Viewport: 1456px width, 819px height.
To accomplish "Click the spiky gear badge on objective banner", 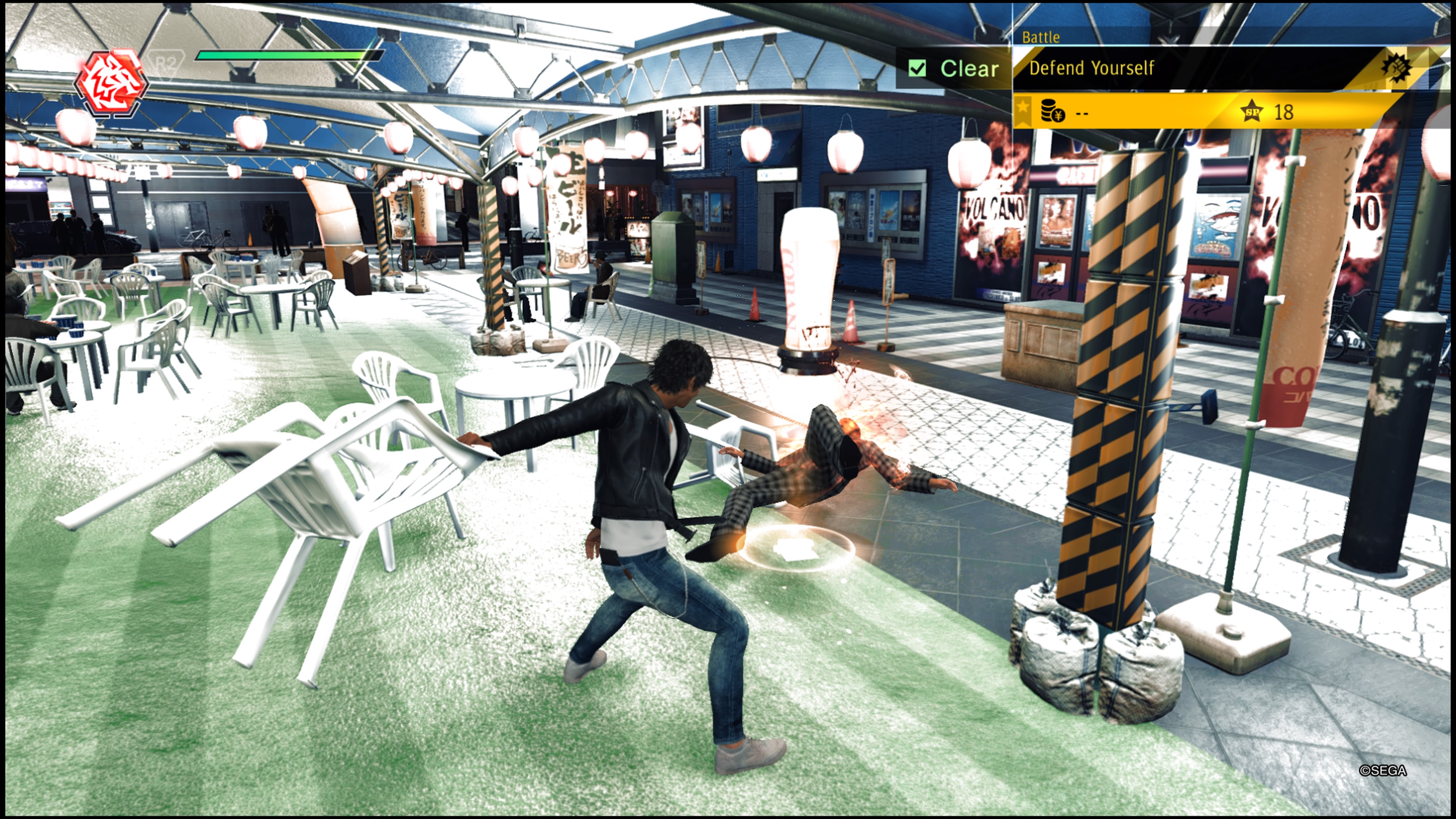I will (x=1395, y=68).
